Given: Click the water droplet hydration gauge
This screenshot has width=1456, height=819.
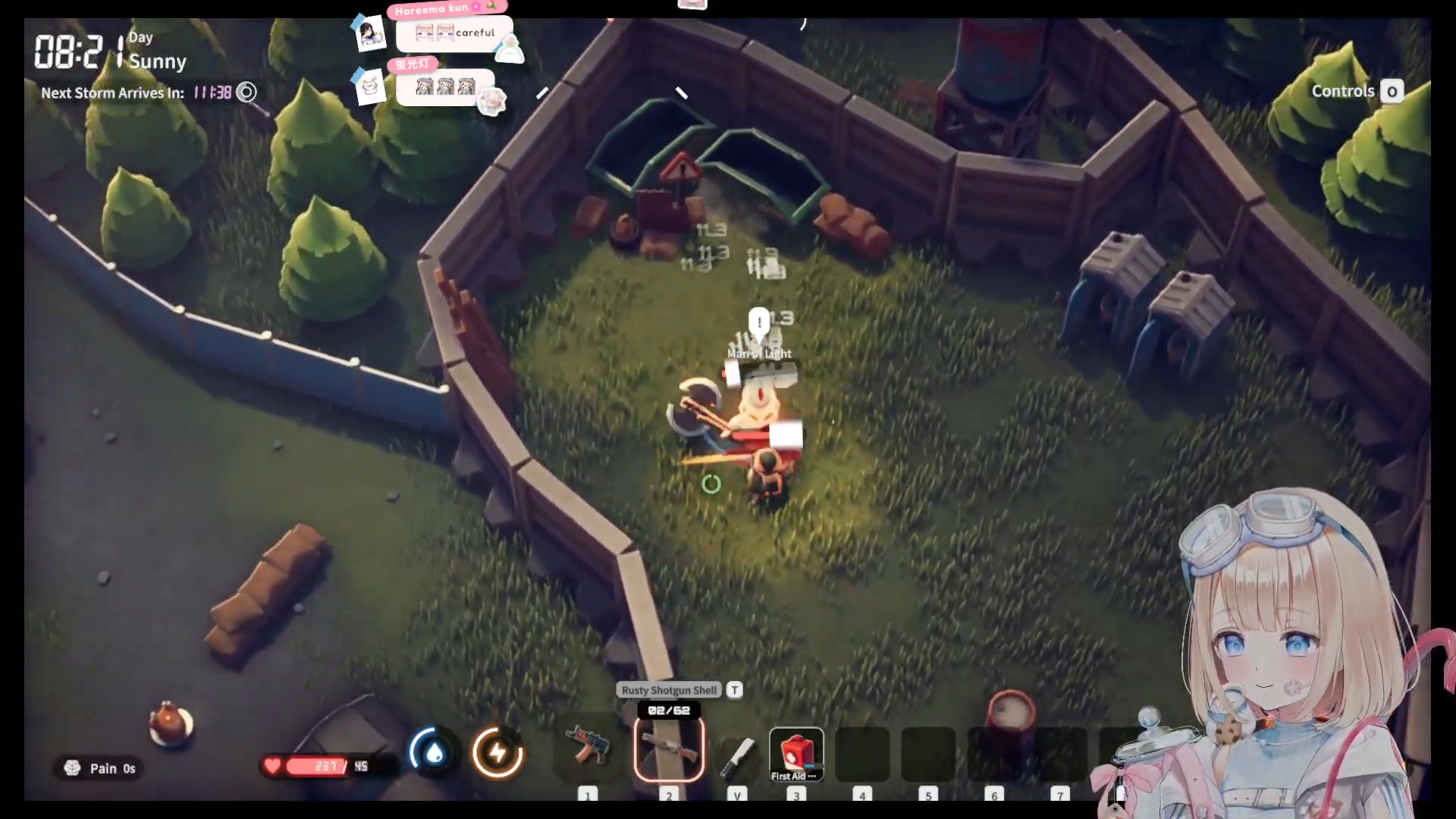Looking at the screenshot, I should (434, 752).
